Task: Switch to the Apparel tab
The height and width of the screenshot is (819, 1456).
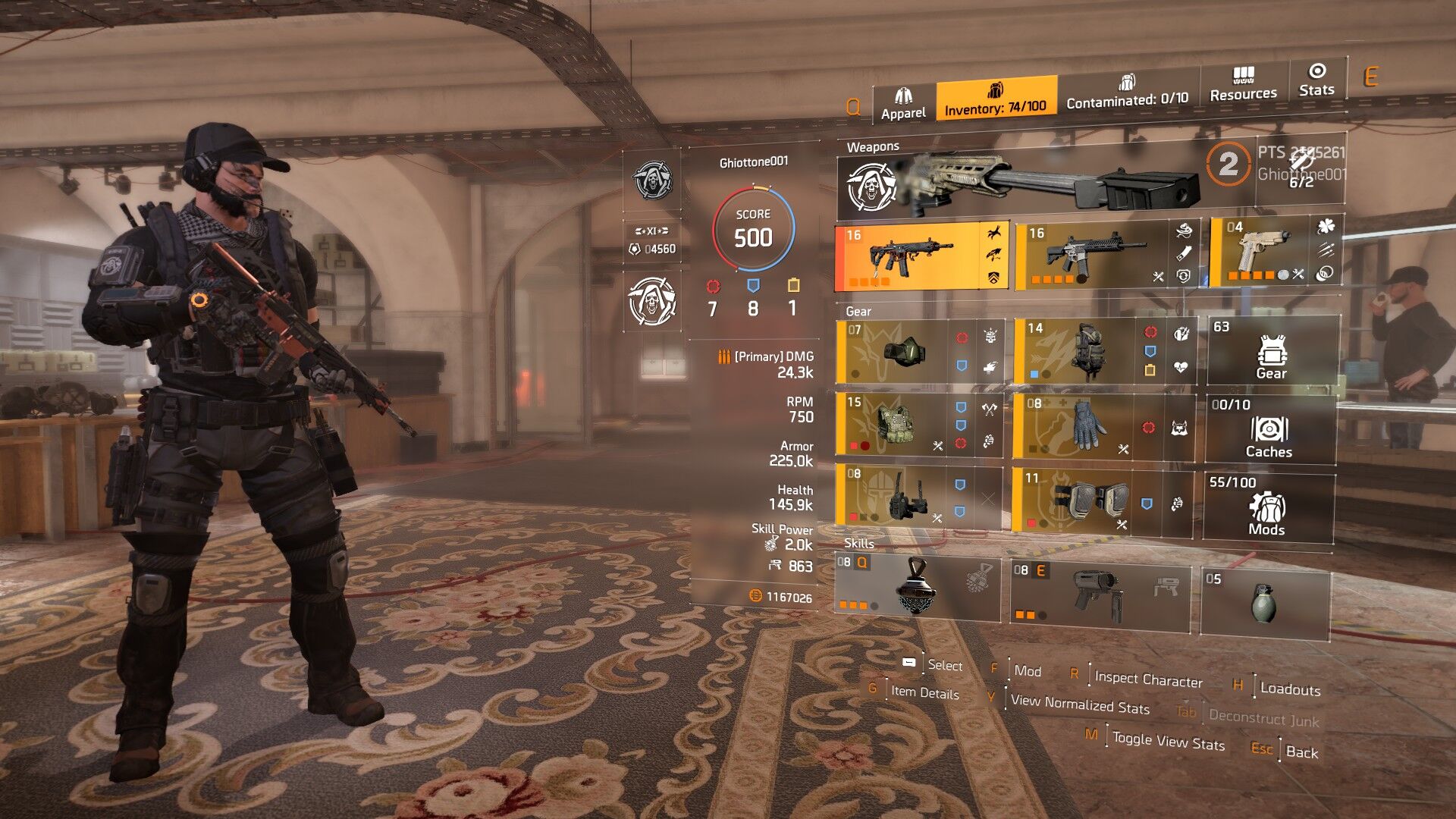Action: (x=903, y=104)
